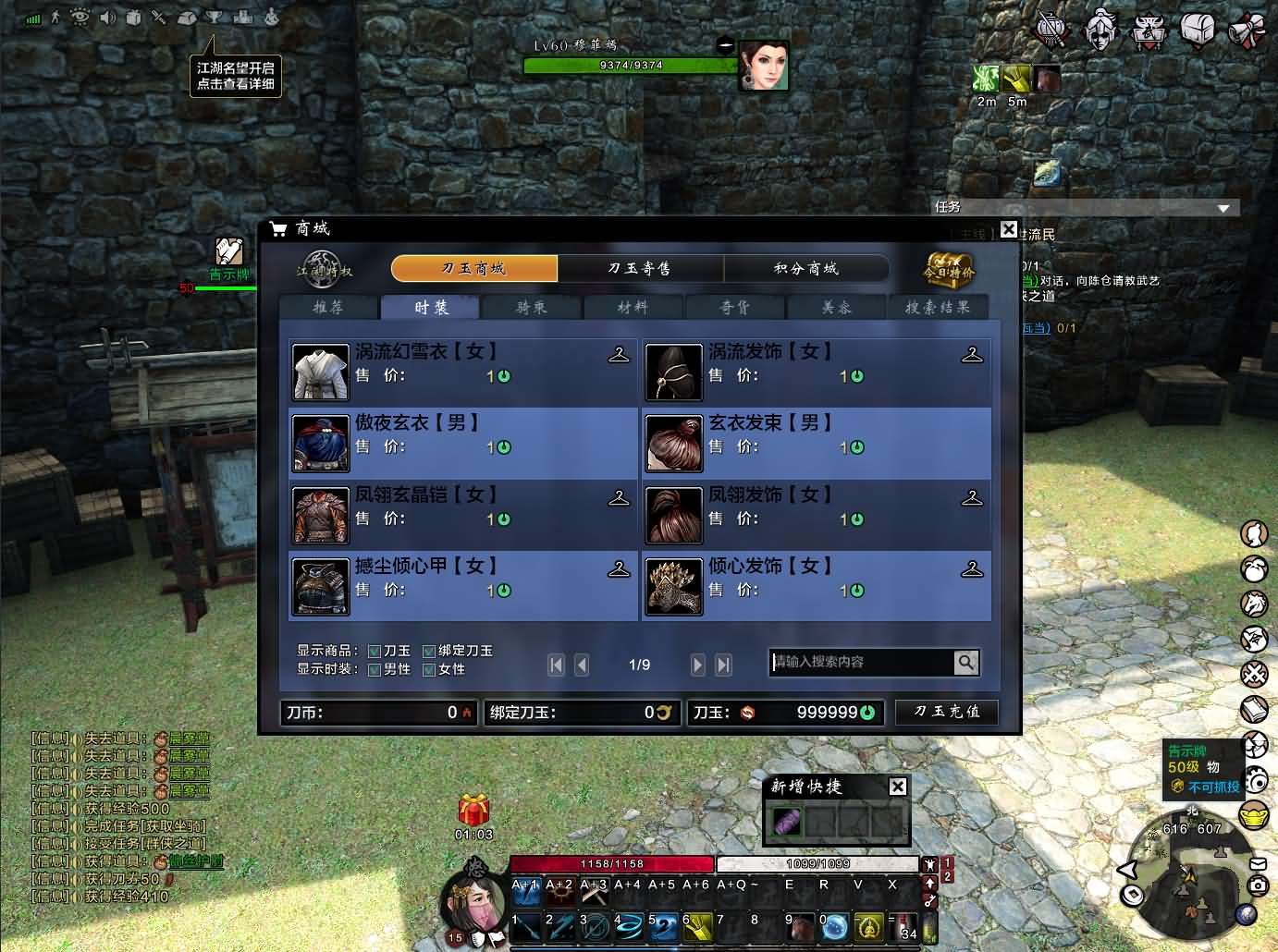The height and width of the screenshot is (952, 1278).
Task: Open the 积分商城 section
Action: [805, 269]
